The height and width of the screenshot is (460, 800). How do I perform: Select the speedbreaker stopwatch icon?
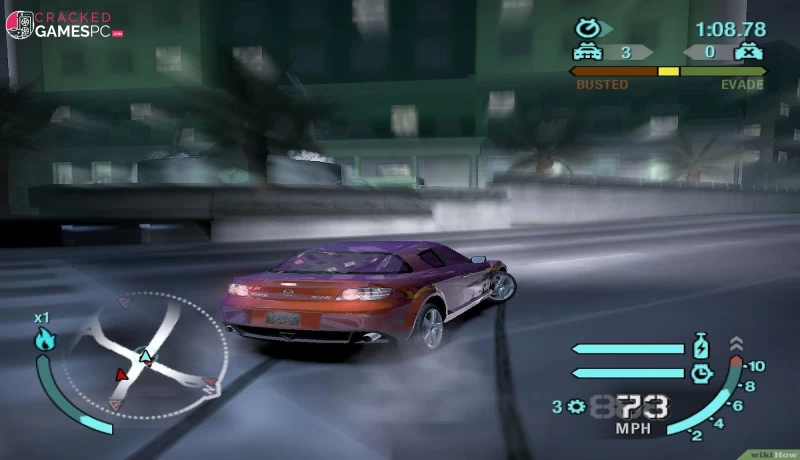pyautogui.click(x=701, y=373)
